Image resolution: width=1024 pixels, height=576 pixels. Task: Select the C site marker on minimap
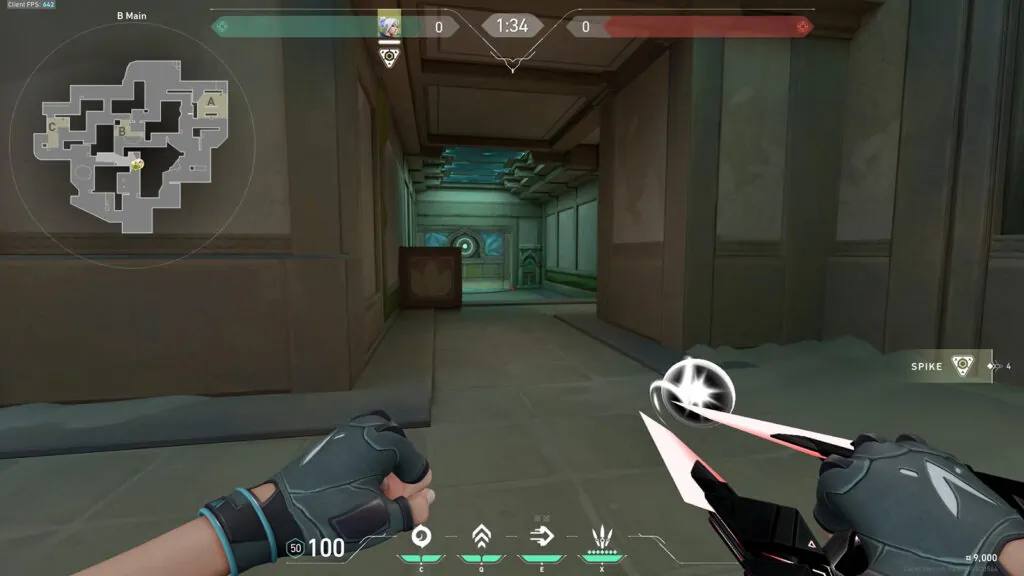click(x=52, y=127)
